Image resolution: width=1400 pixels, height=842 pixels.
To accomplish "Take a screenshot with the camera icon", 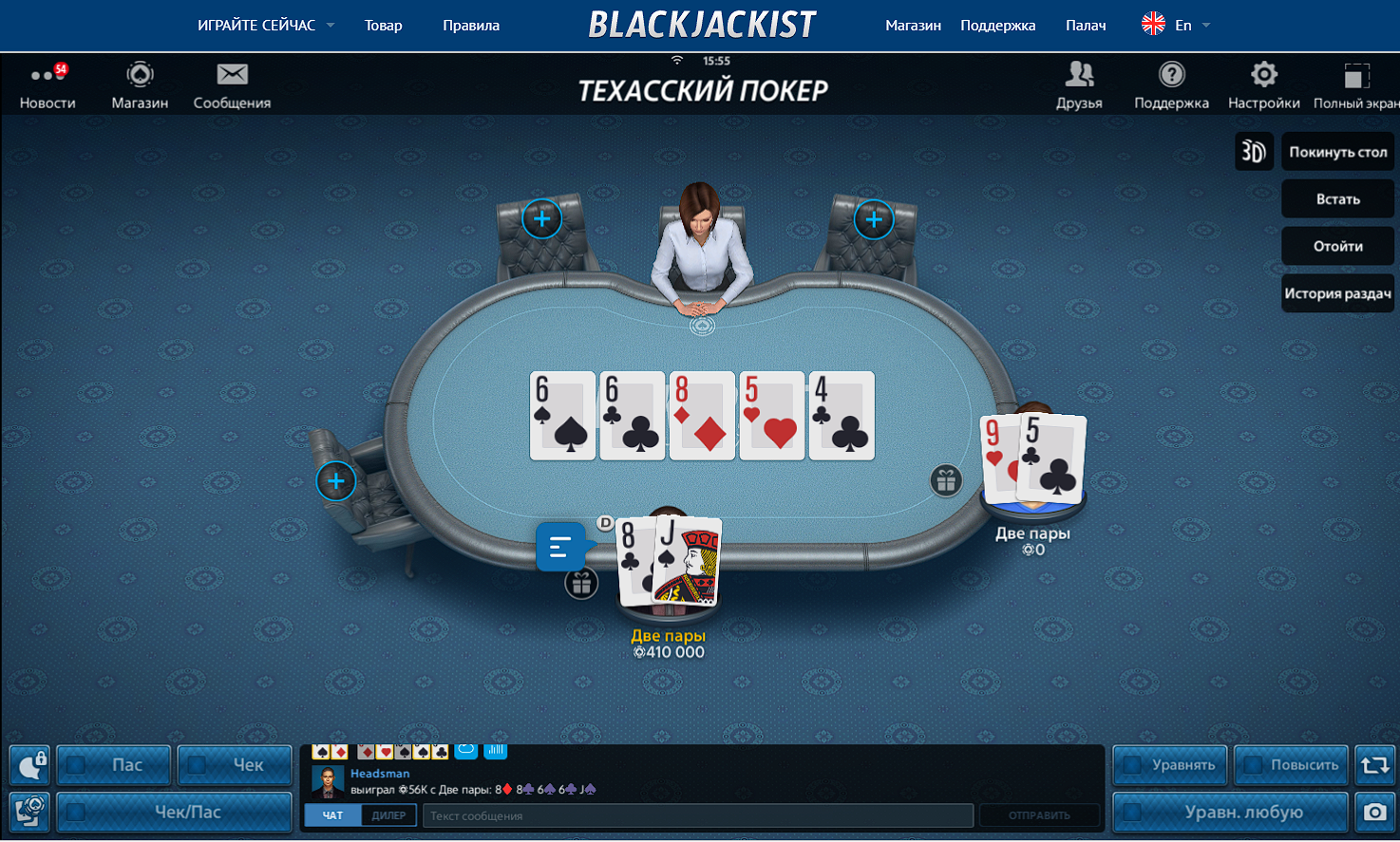I will point(1374,813).
